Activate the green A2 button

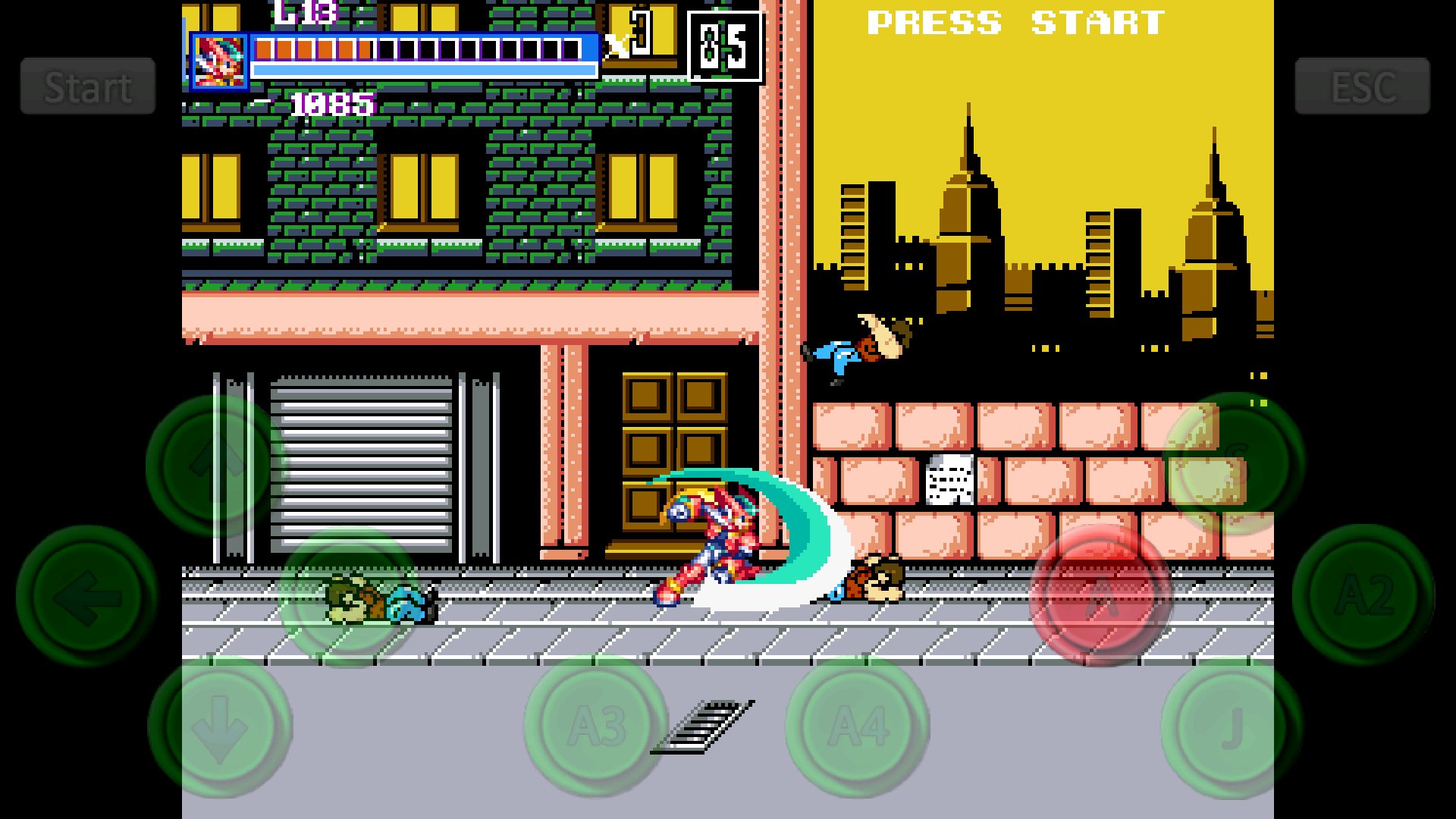(x=1363, y=595)
